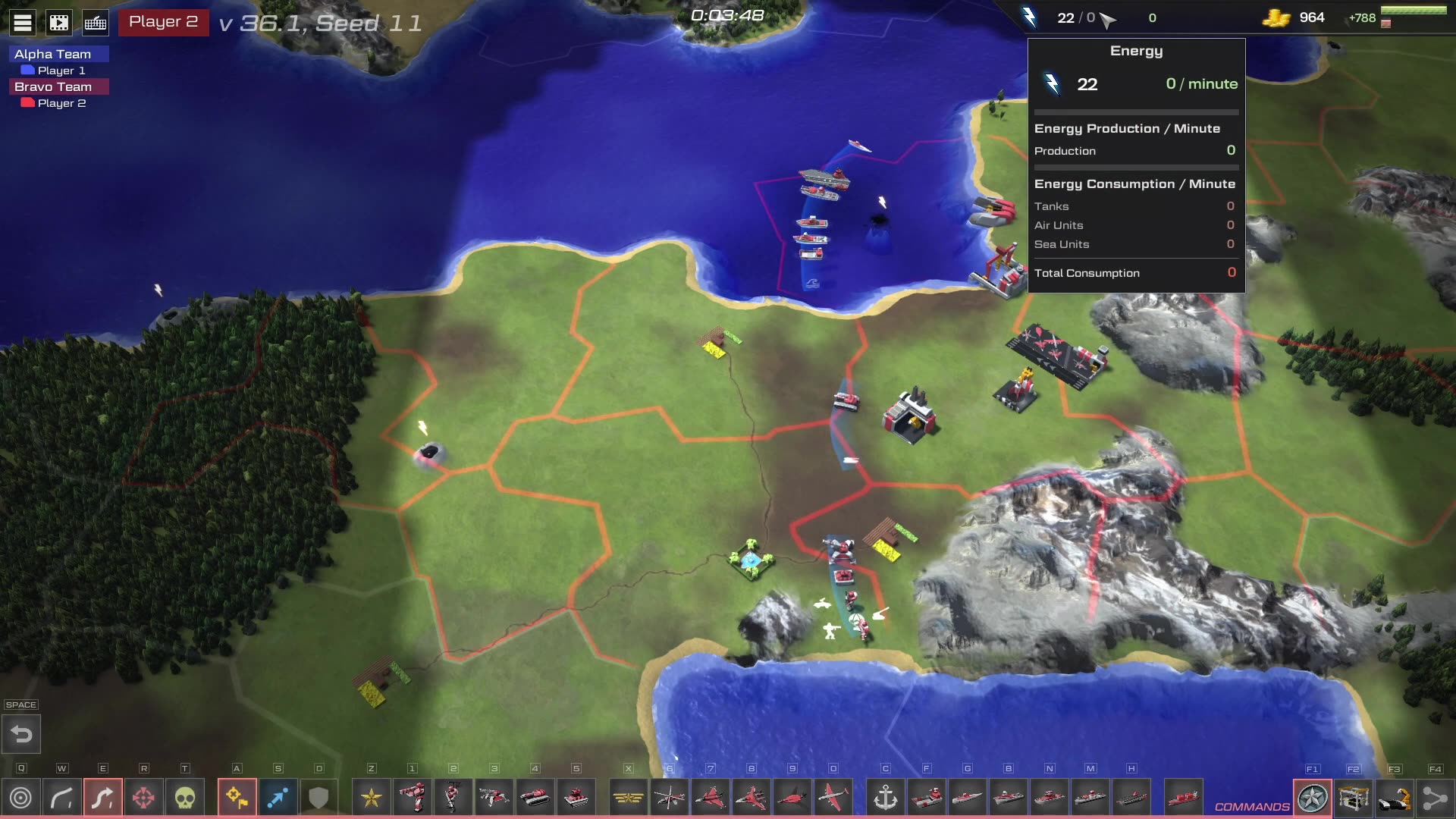
Task: Open the factory buildings tab
Action: [1354, 798]
